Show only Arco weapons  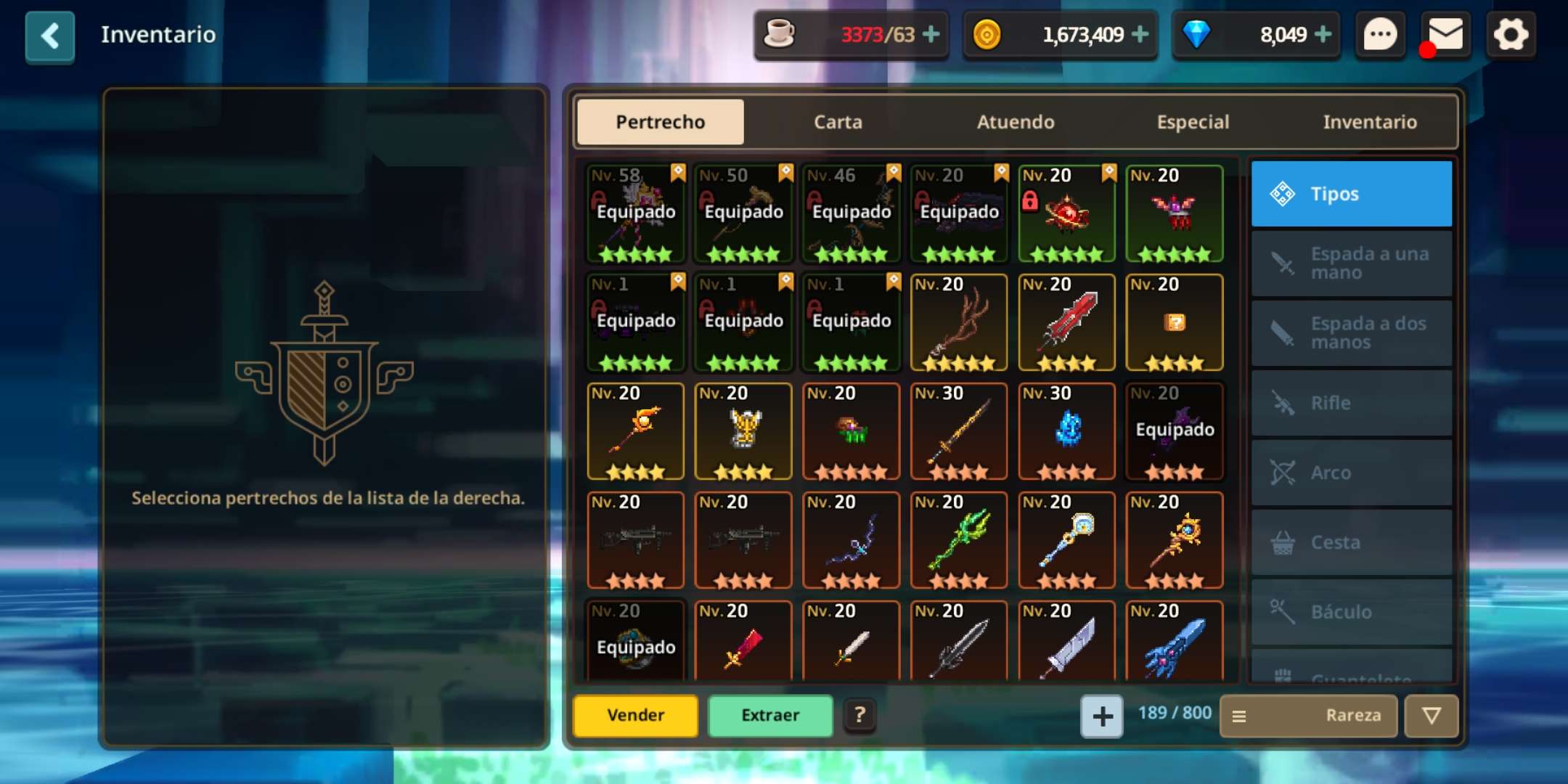[1352, 473]
